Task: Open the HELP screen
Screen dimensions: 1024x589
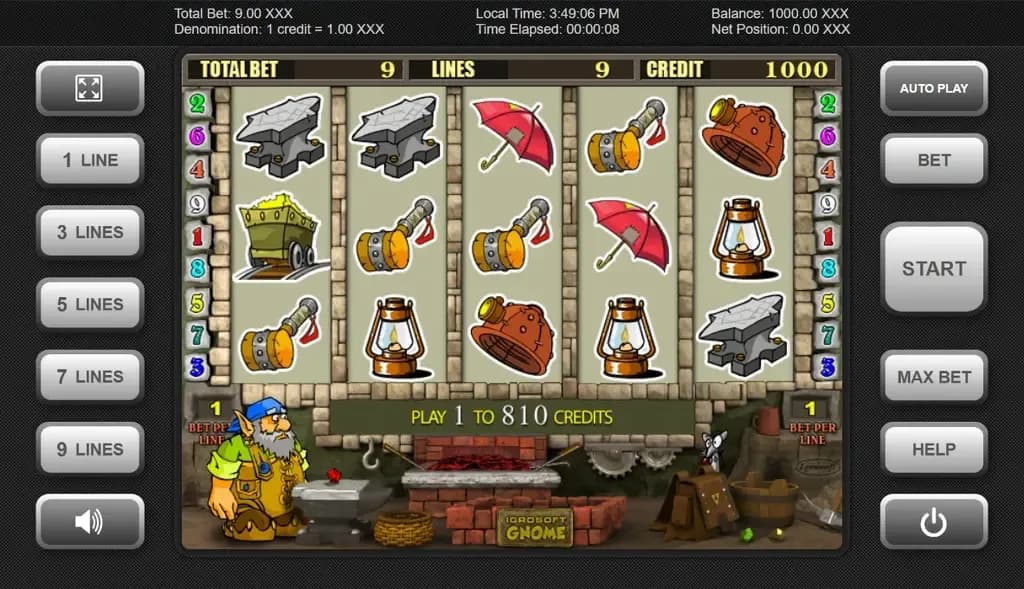Action: pyautogui.click(x=933, y=449)
